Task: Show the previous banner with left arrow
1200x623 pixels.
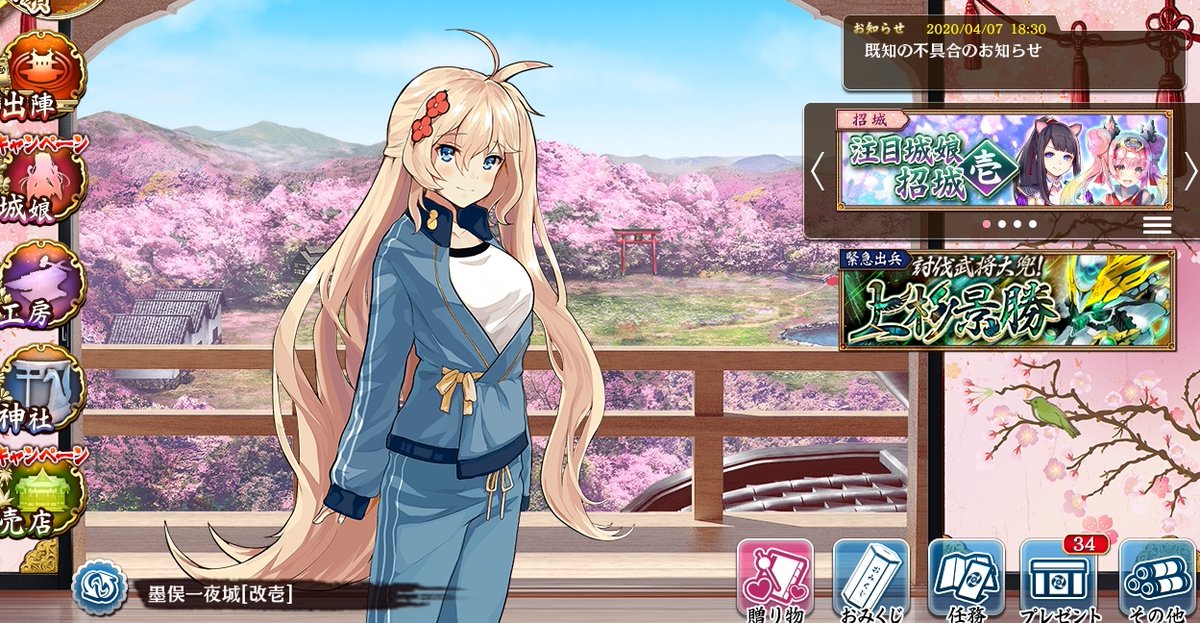Action: click(818, 171)
